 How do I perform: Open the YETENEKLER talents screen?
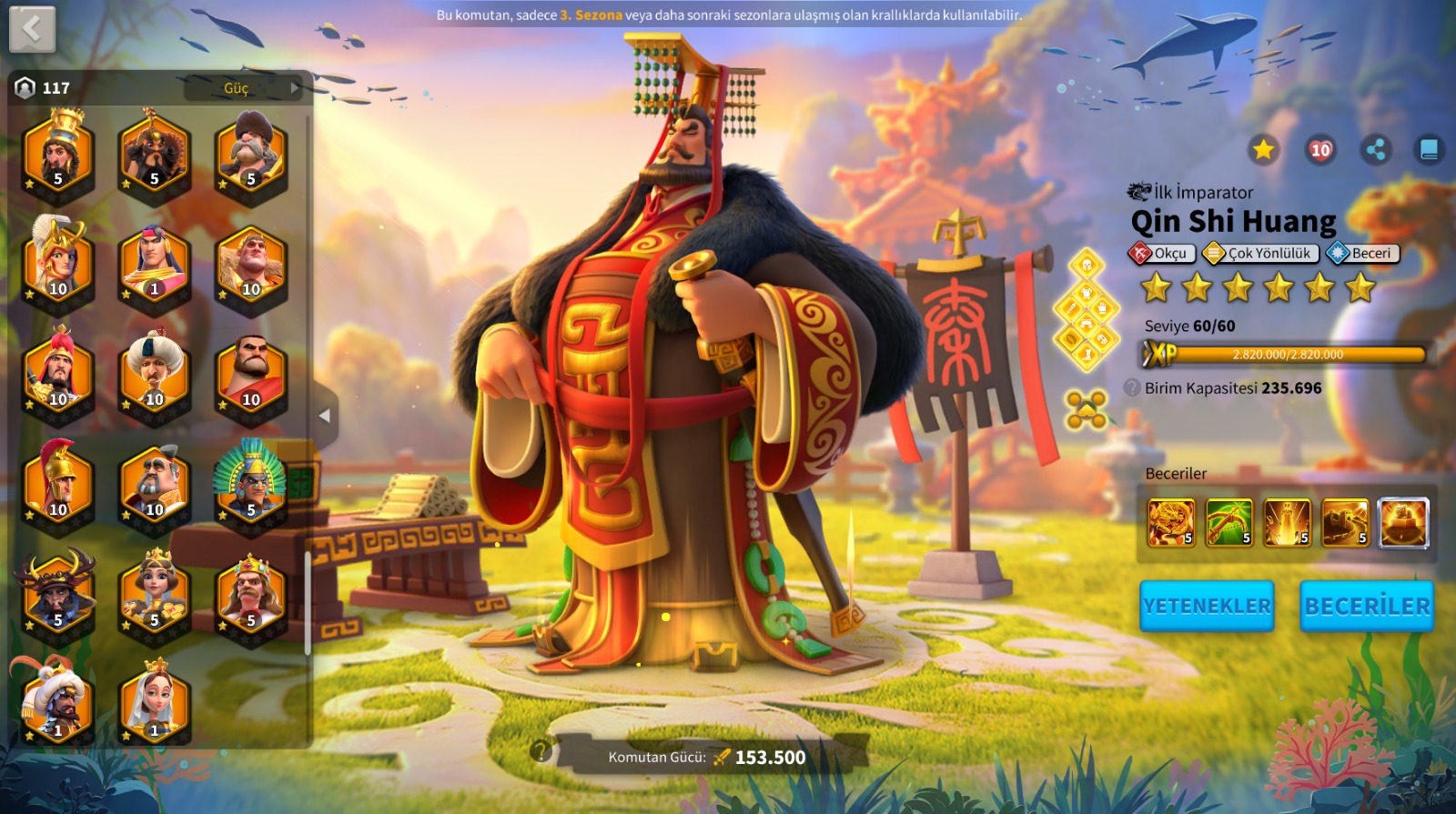(x=1207, y=606)
